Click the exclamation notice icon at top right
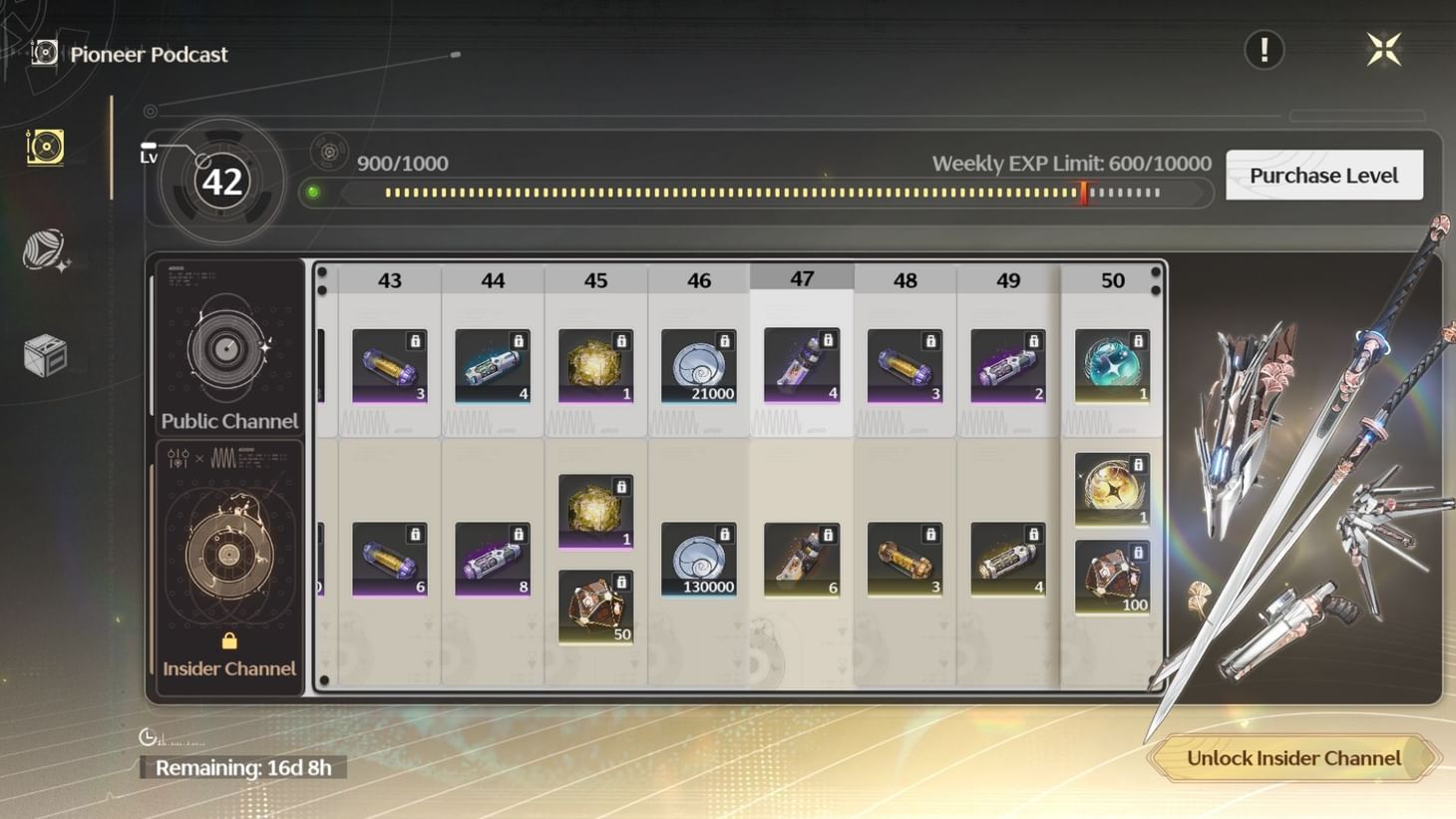Viewport: 1456px width, 819px height. coord(1264,49)
